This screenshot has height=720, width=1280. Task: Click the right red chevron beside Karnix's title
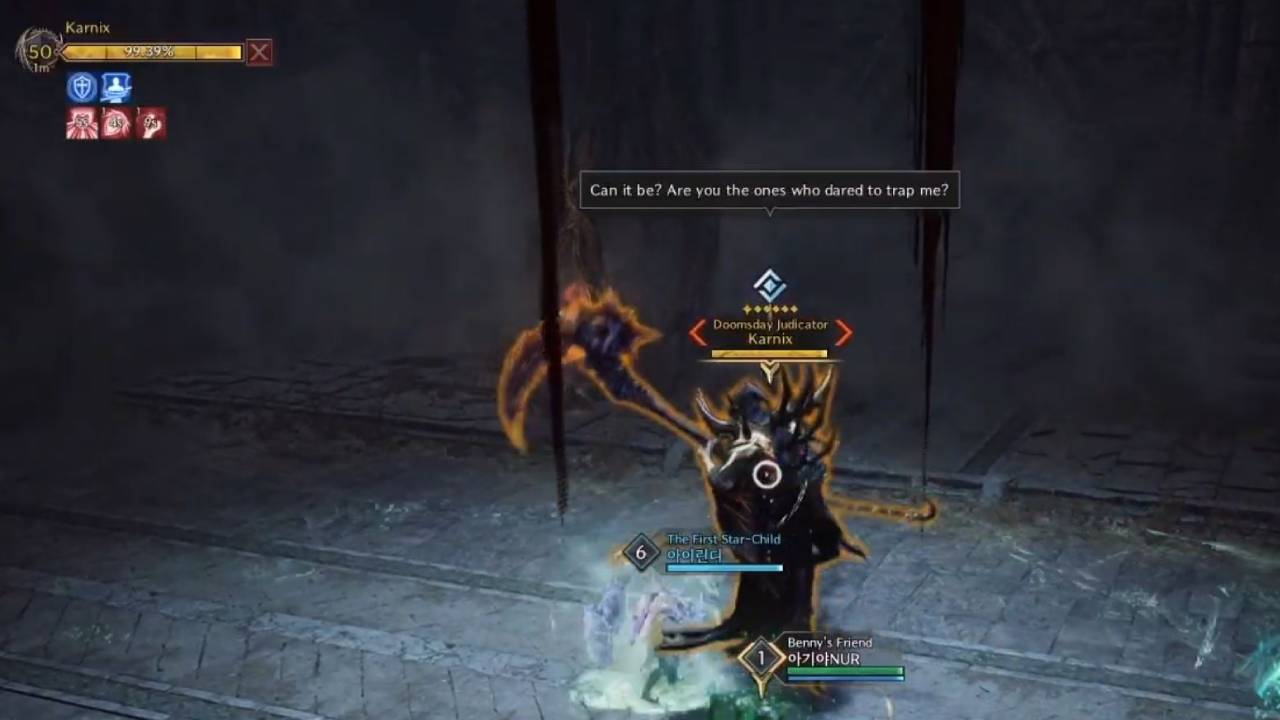[843, 334]
